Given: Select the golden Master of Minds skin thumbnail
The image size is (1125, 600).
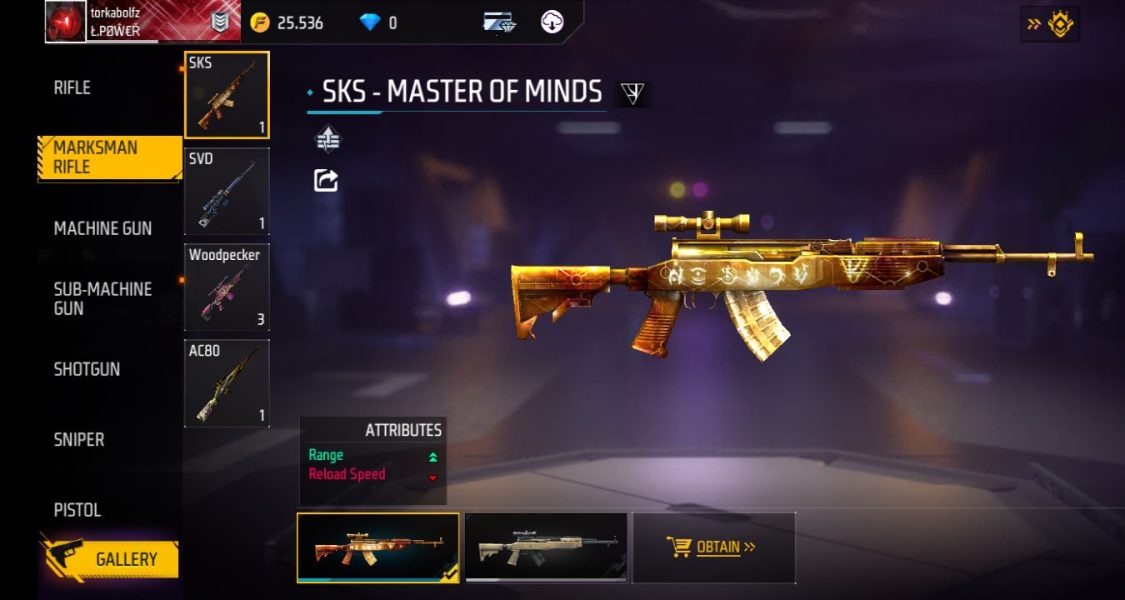Looking at the screenshot, I should 378,547.
